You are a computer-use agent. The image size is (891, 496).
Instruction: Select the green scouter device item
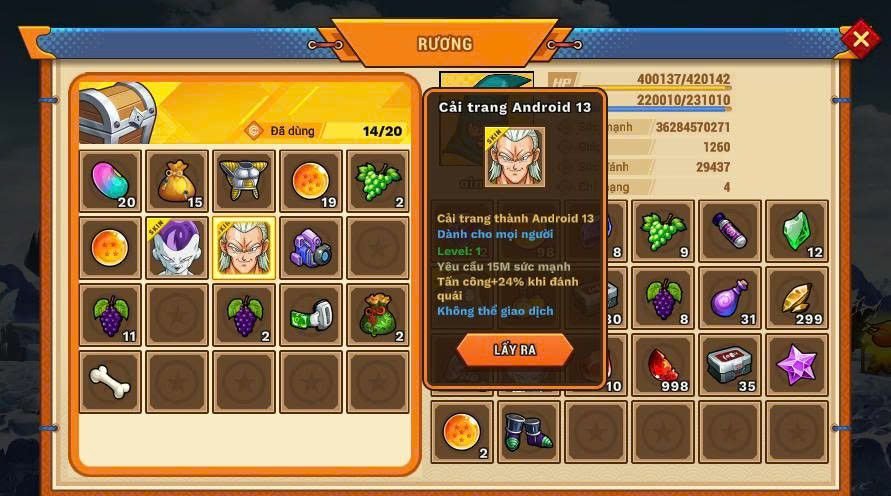coord(311,315)
